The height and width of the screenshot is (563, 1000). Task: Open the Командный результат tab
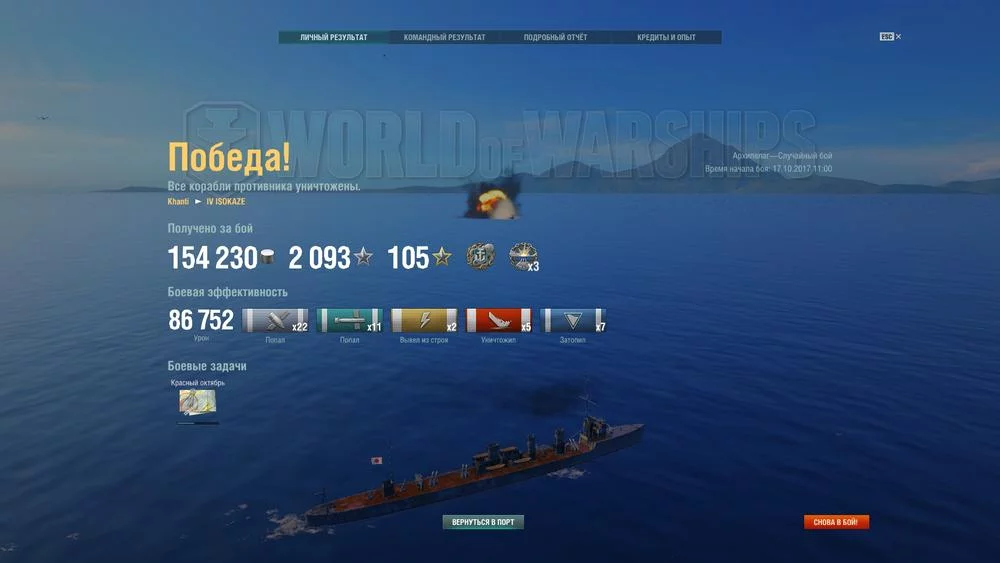pos(445,38)
